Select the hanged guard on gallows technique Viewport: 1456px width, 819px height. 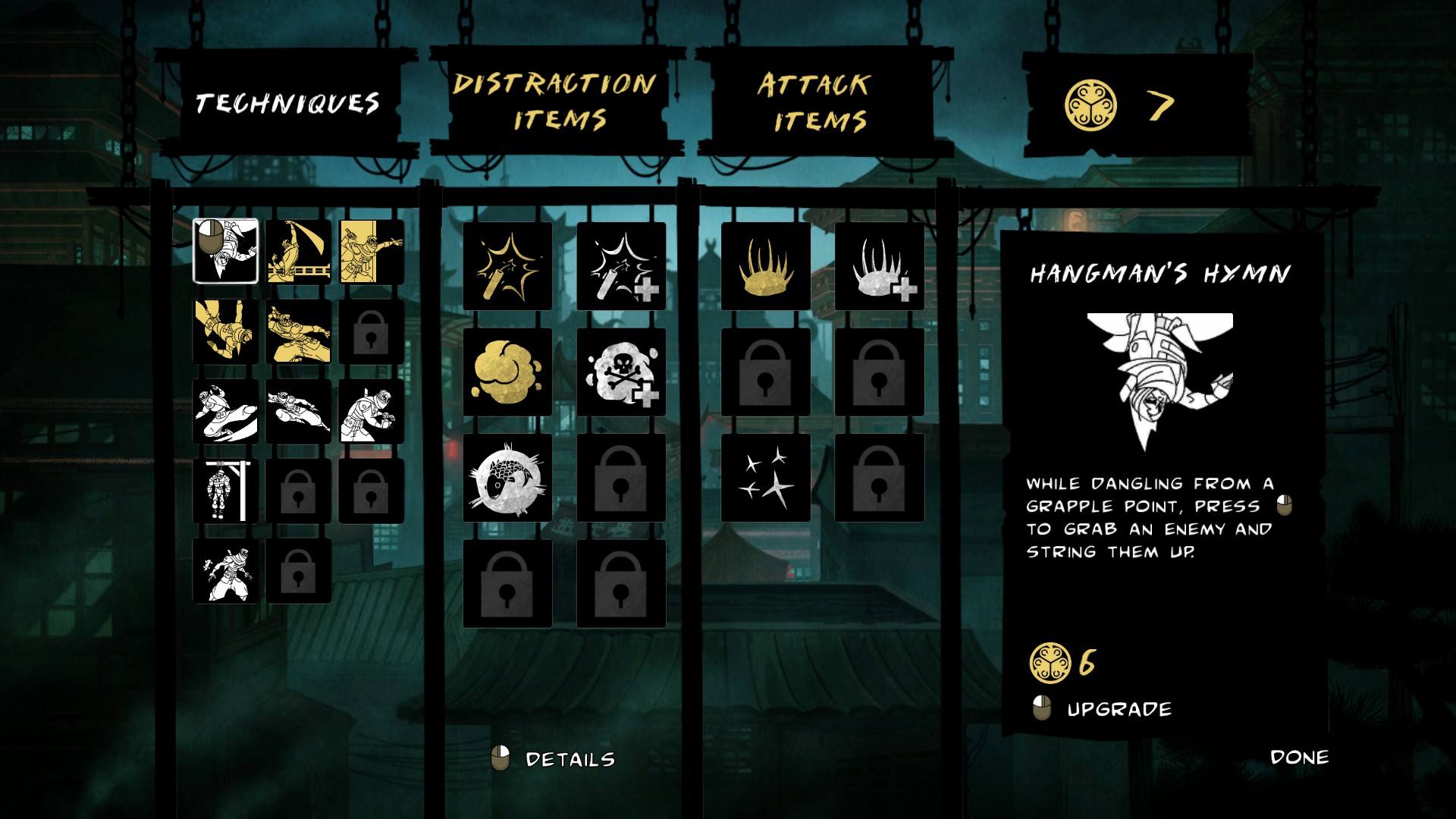pos(225,491)
